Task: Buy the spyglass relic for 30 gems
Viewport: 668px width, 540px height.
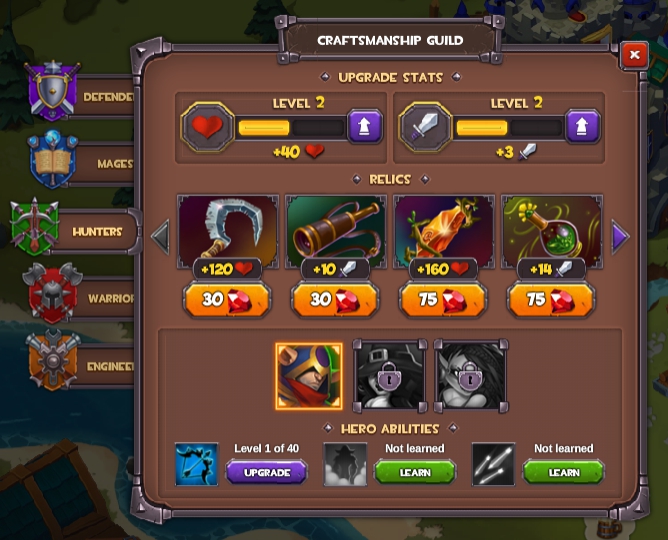Action: tap(335, 300)
